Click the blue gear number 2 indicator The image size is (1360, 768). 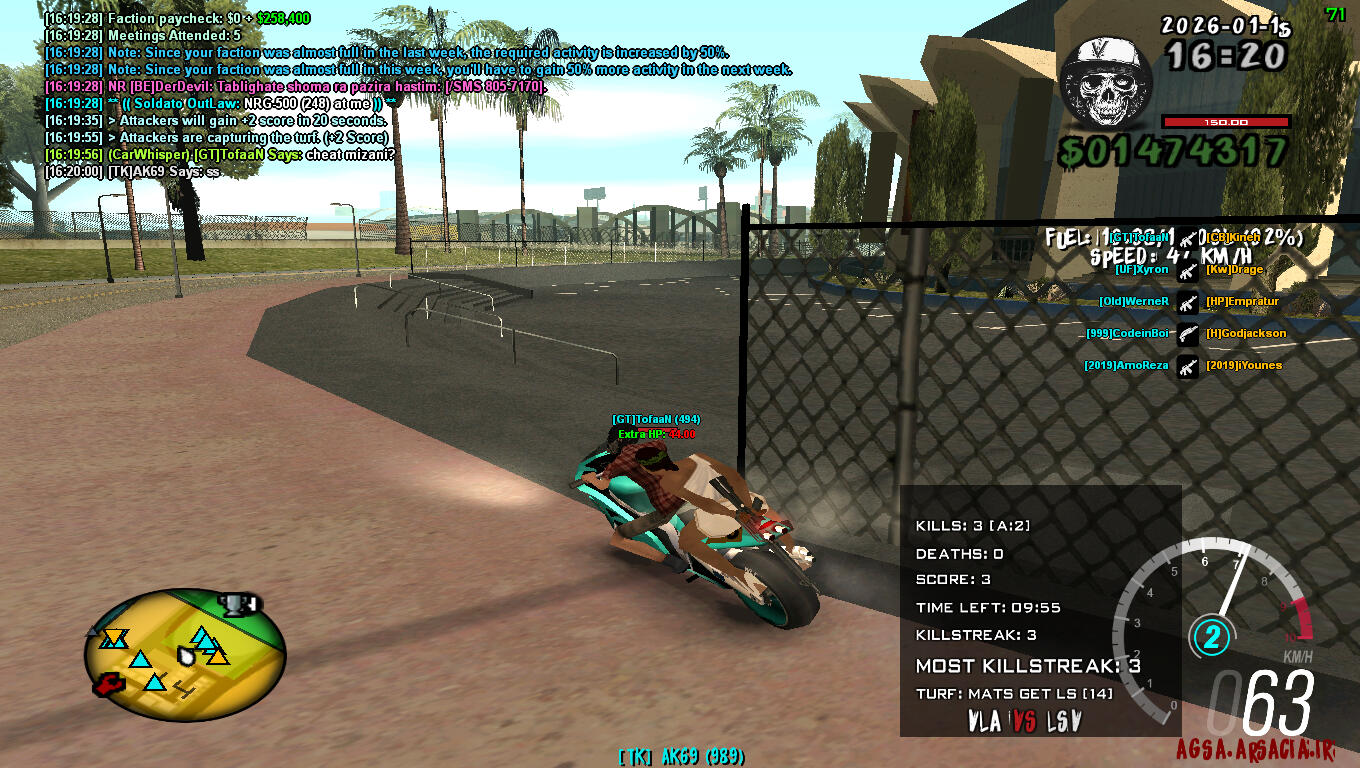click(1211, 636)
